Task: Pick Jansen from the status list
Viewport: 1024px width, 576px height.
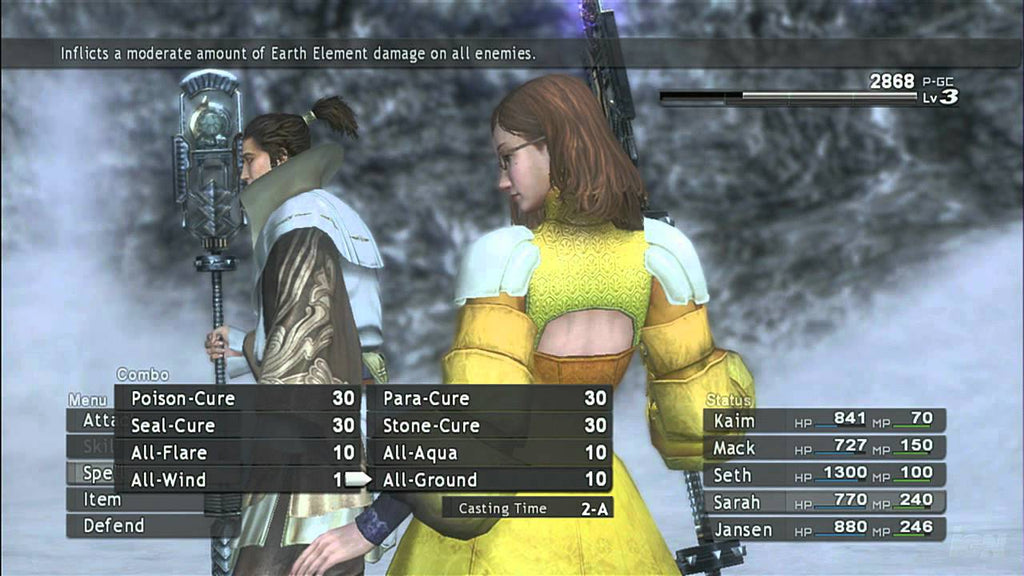Action: pos(824,528)
